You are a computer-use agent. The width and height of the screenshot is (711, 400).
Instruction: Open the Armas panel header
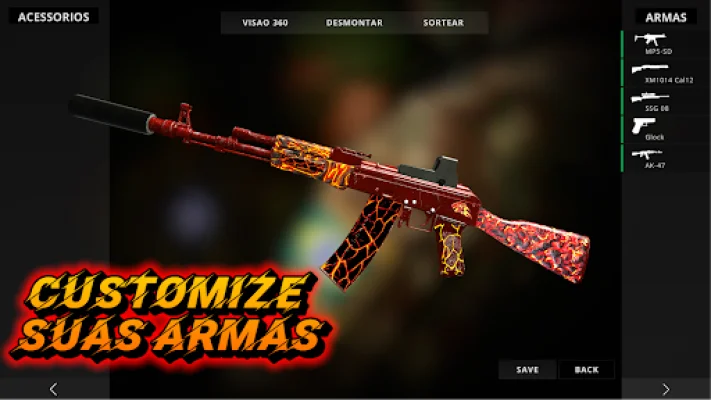point(665,17)
